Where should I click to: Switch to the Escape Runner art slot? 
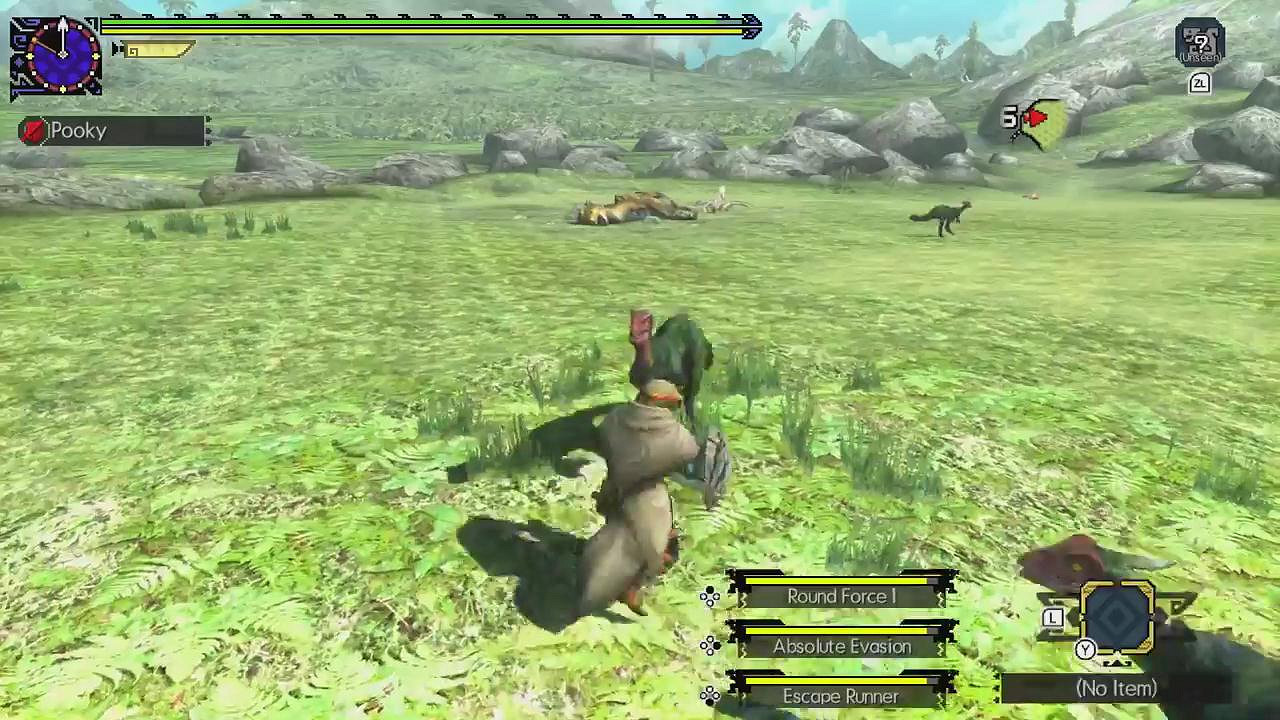(840, 696)
